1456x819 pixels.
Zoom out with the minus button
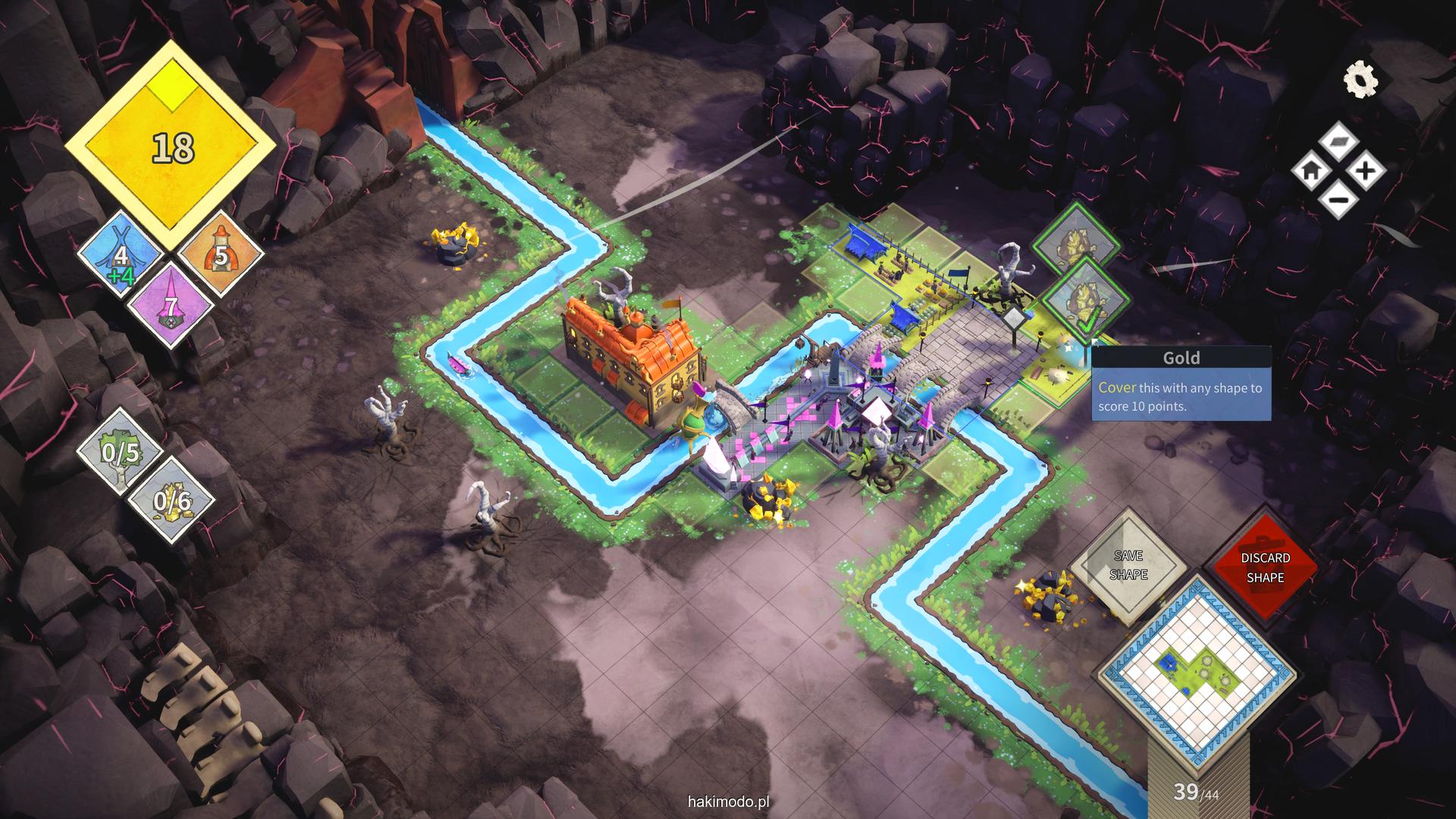(1338, 200)
